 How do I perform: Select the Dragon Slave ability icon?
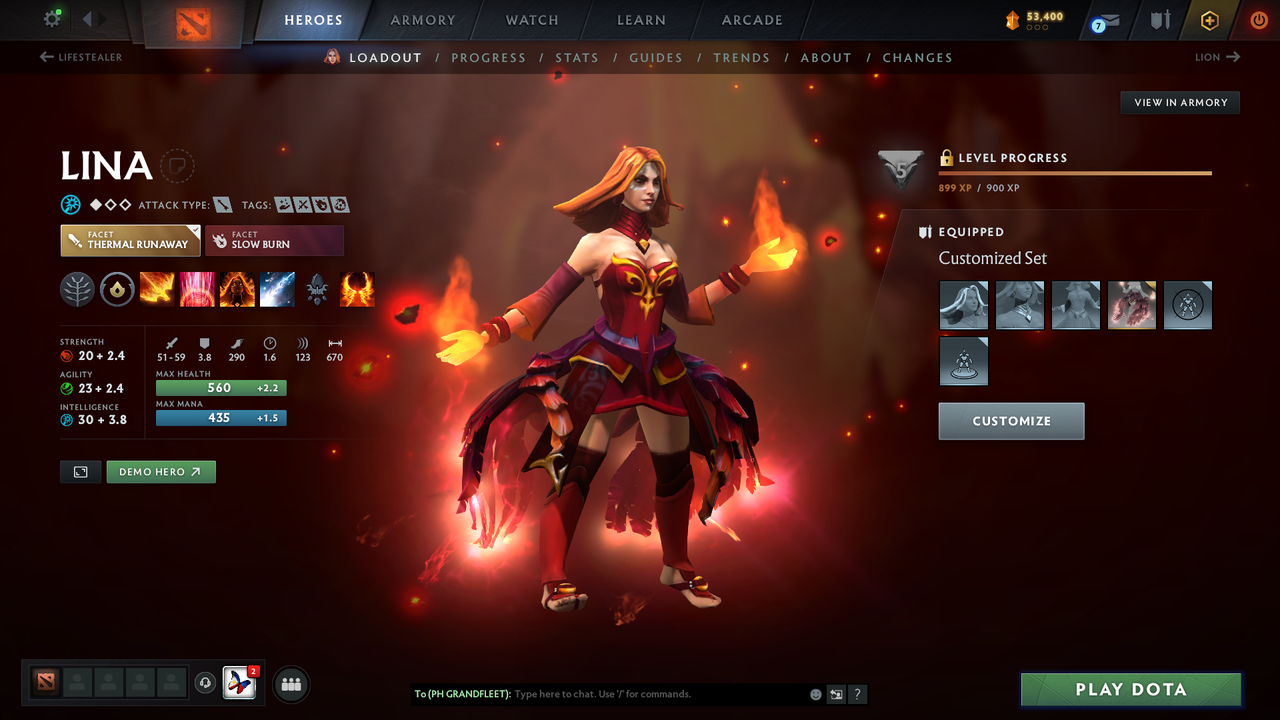coord(157,289)
